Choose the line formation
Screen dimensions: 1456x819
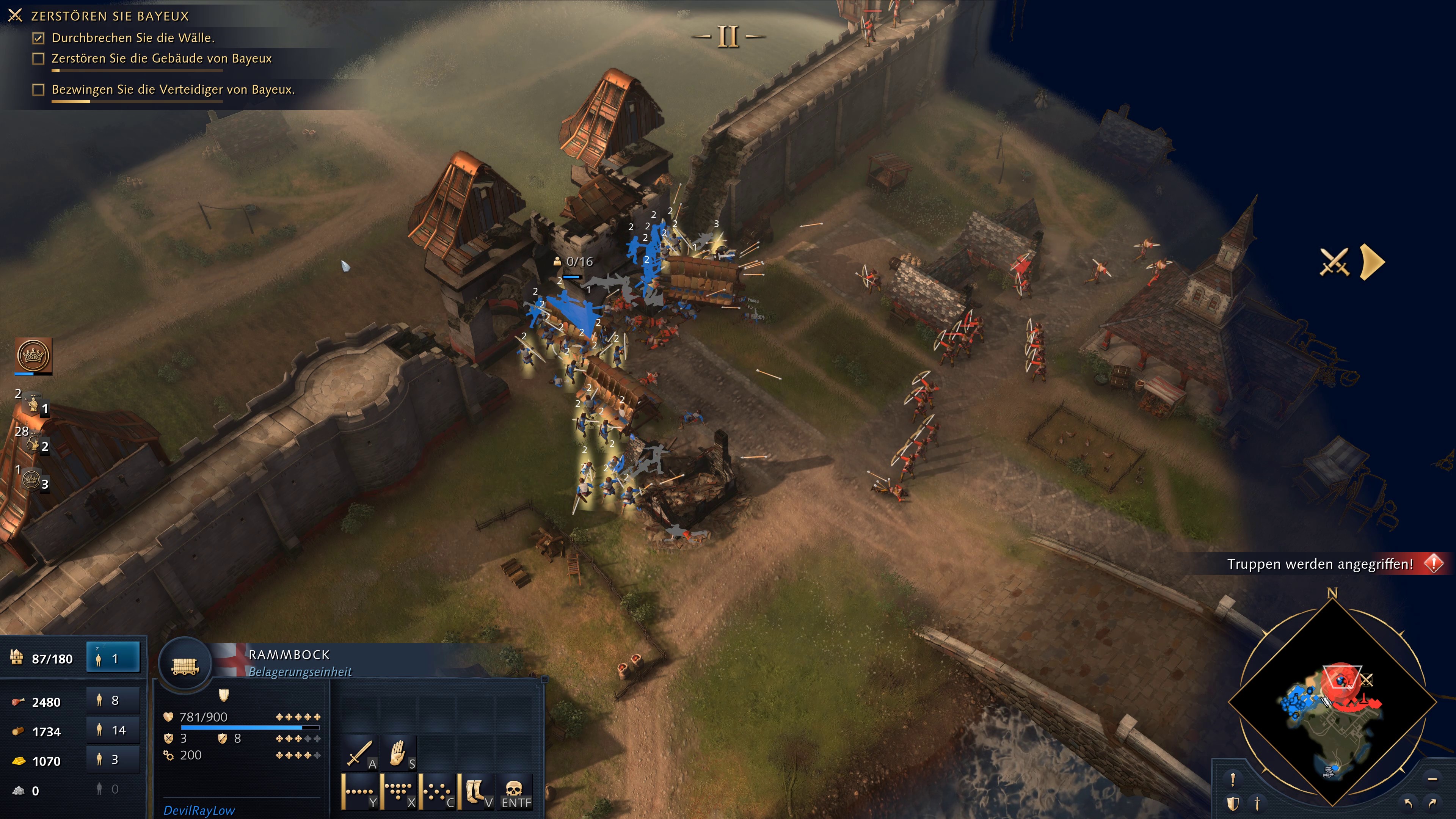359,791
